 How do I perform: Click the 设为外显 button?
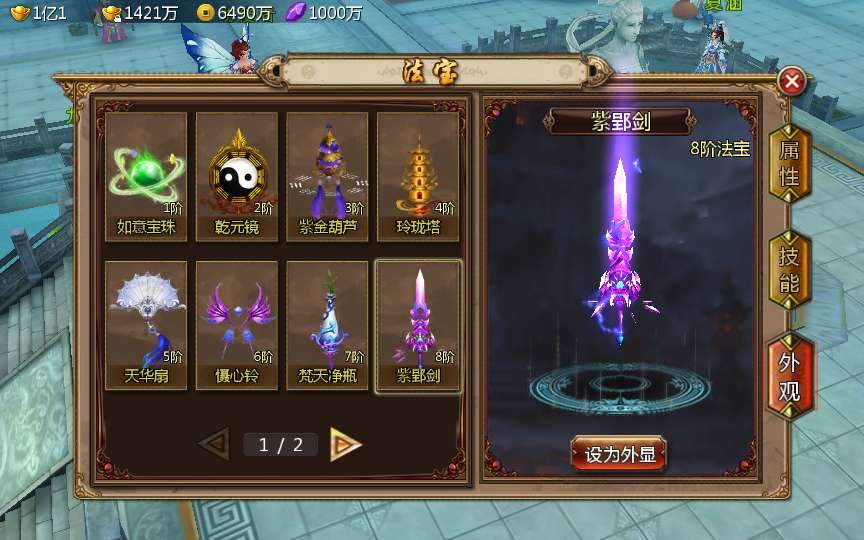(619, 454)
